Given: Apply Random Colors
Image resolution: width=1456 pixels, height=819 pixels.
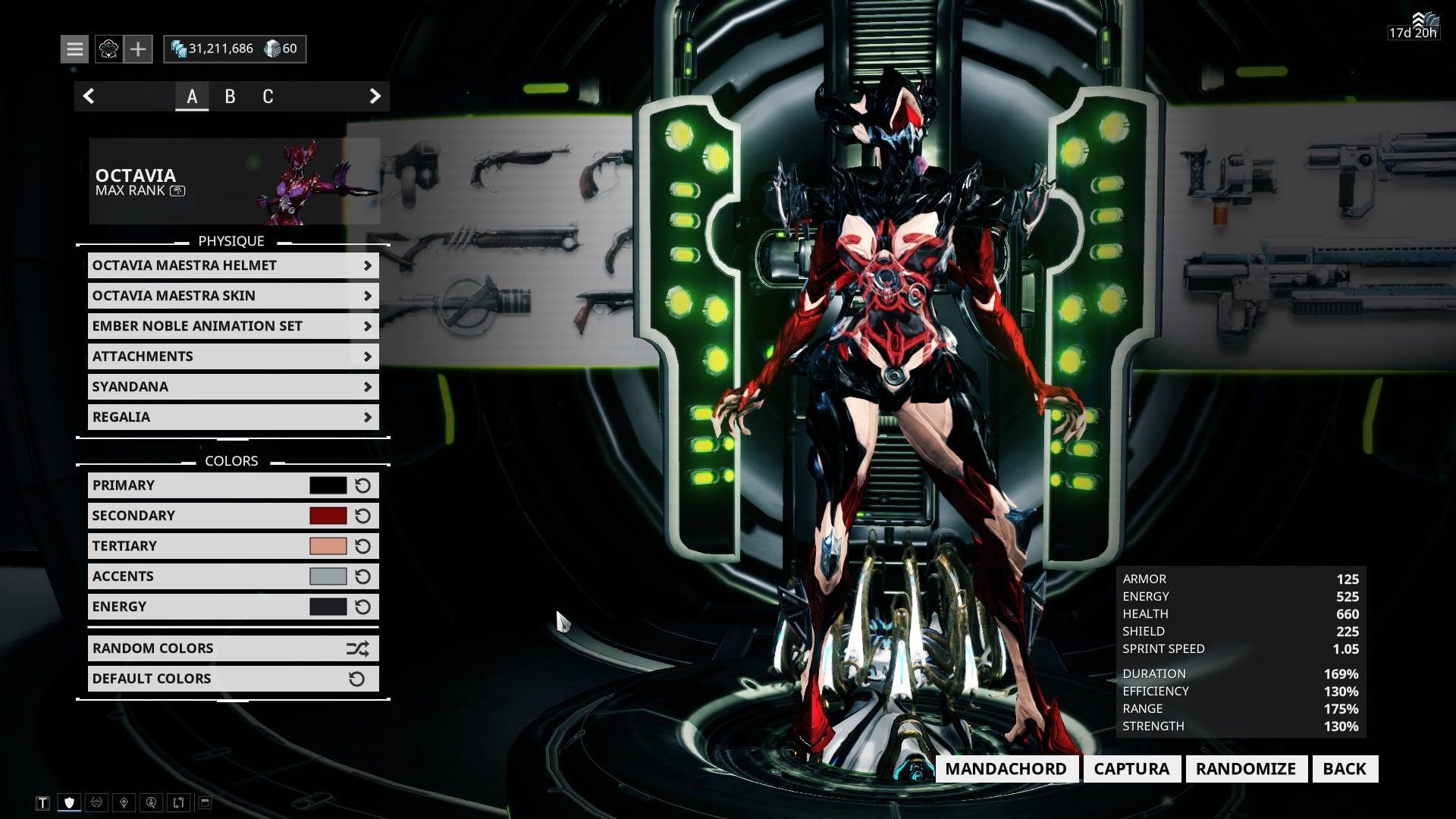Looking at the screenshot, I should point(233,648).
